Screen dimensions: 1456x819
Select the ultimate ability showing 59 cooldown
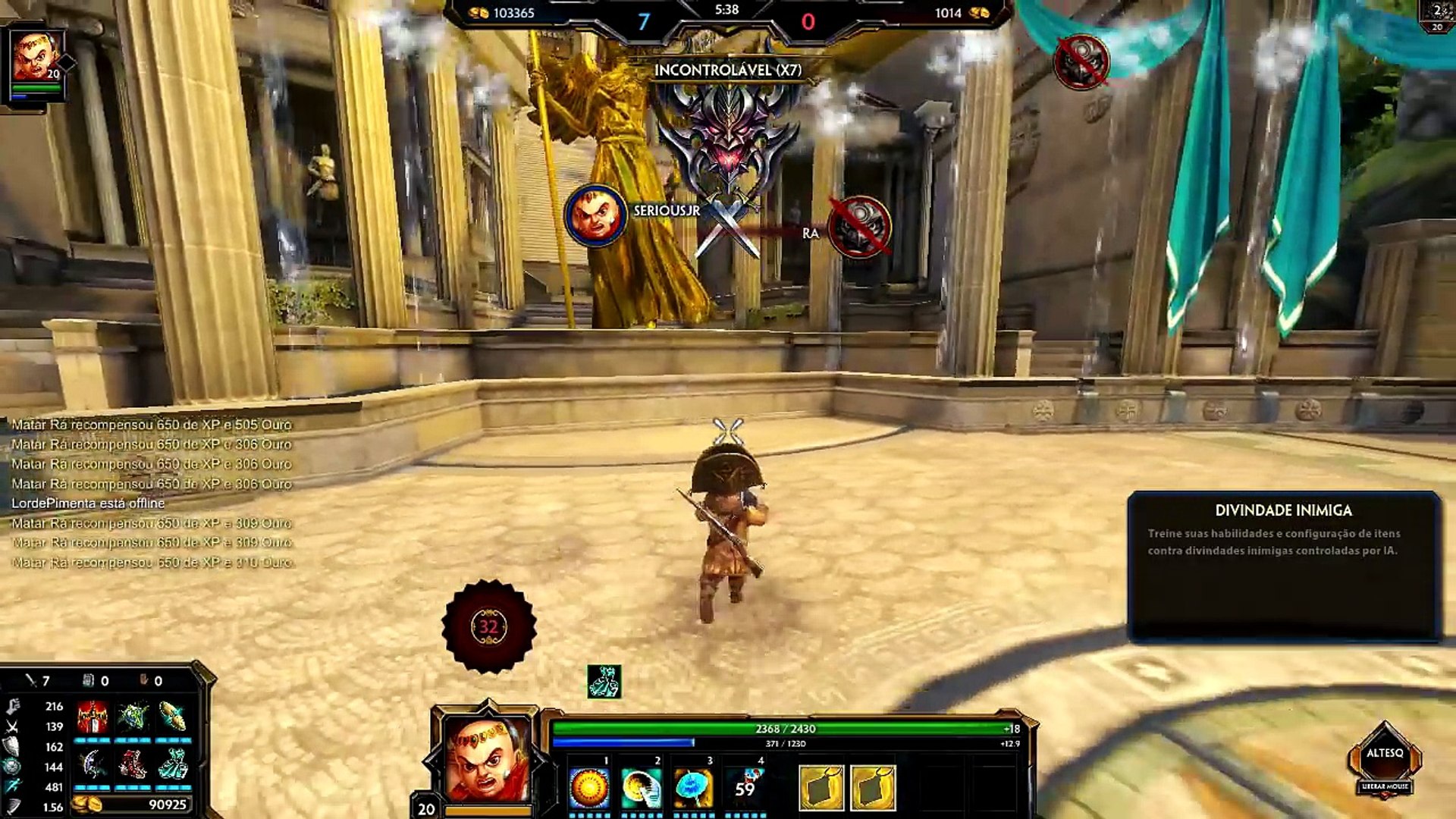pos(745,789)
